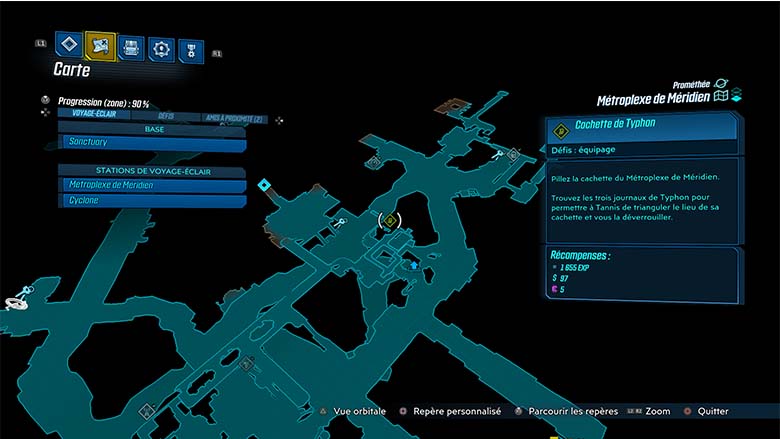This screenshot has width=780, height=439.
Task: Select the highlighted Carte map tab
Action: [x=100, y=45]
